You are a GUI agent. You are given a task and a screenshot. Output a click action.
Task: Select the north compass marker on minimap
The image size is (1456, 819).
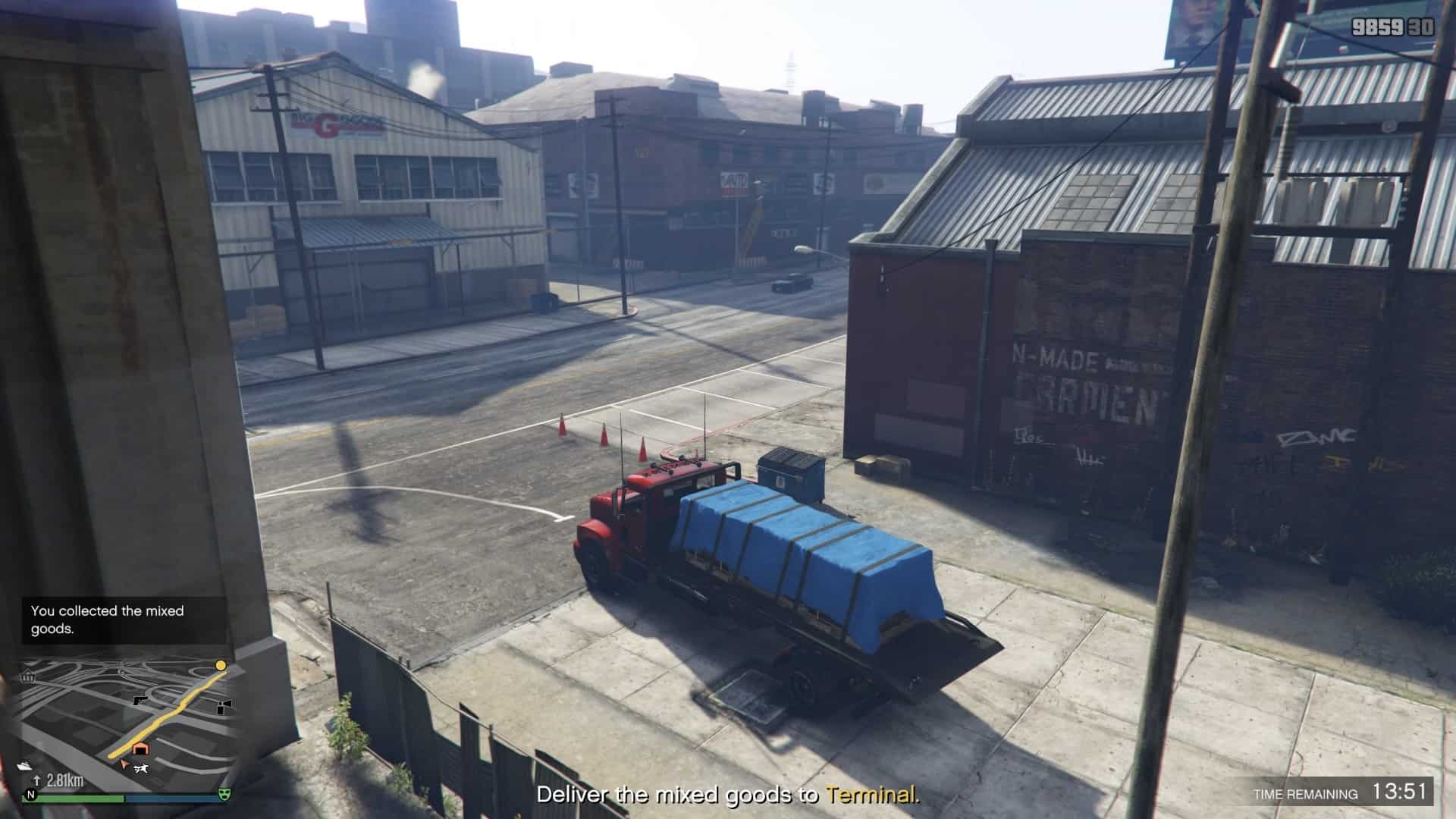(x=31, y=795)
